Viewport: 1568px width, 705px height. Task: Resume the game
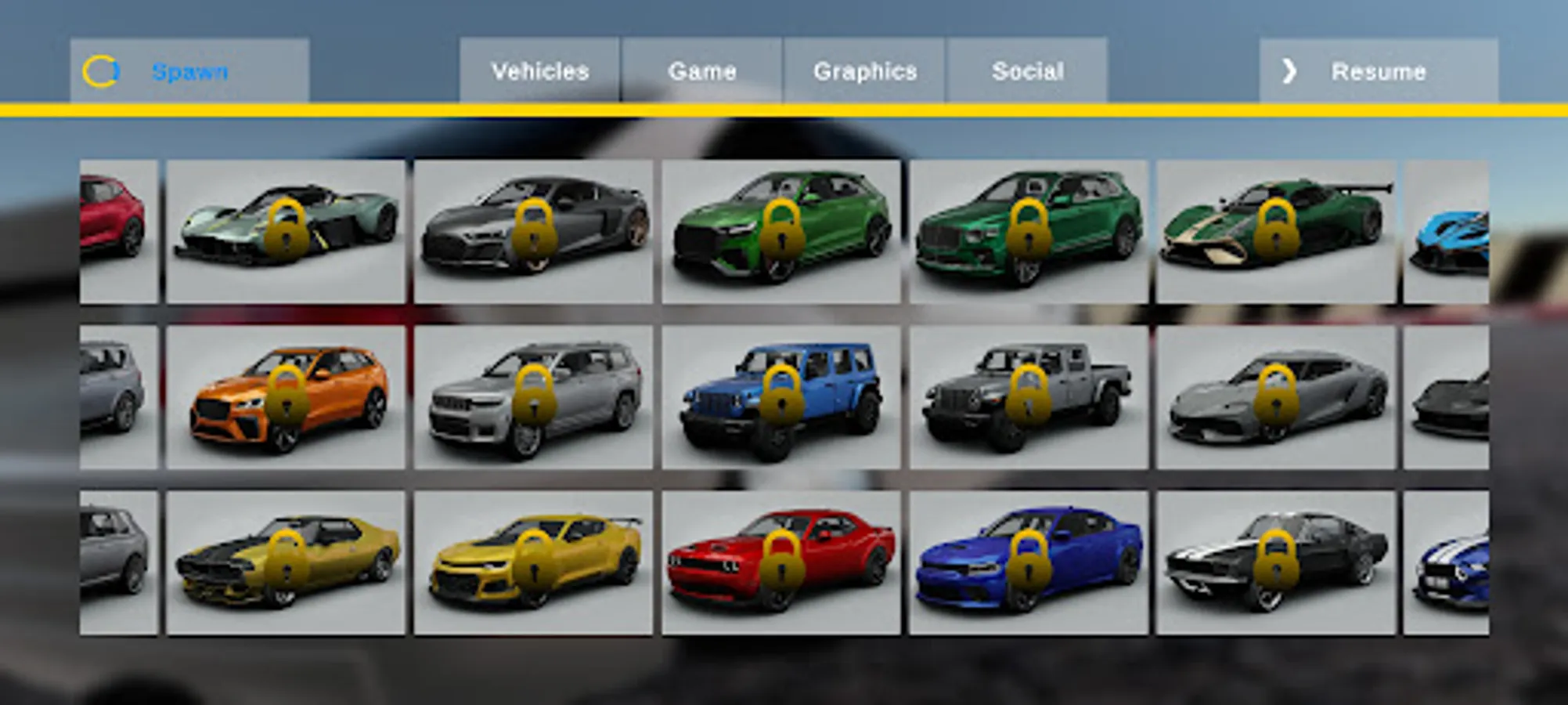click(x=1378, y=71)
